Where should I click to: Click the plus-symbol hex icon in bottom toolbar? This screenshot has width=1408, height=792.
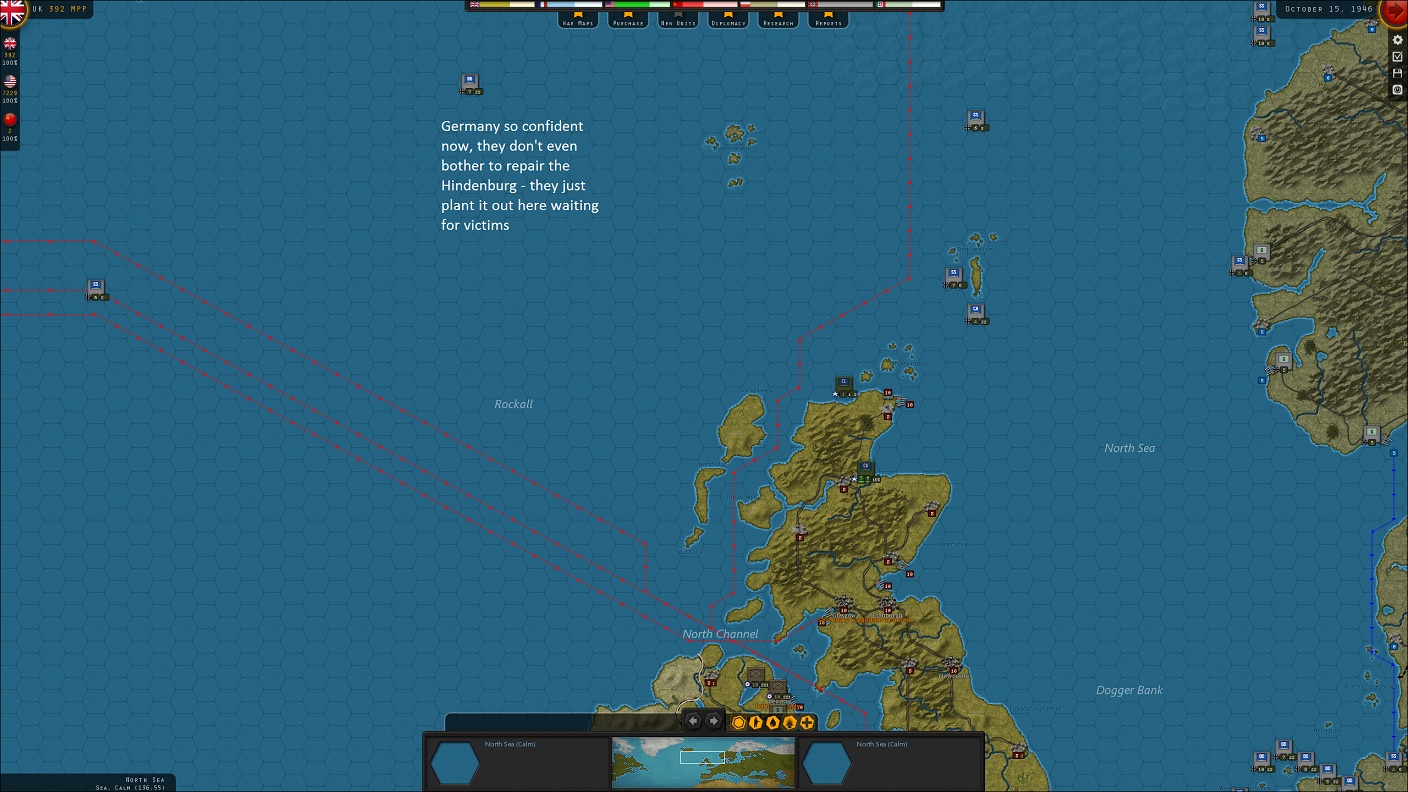click(806, 722)
